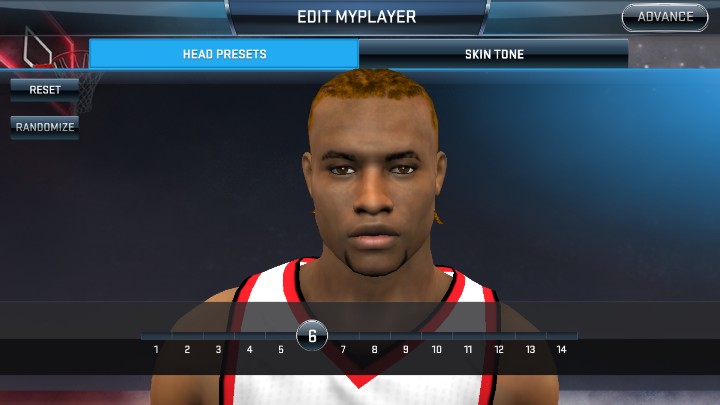Viewport: 720px width, 405px height.
Task: Switch to the Skin Tone tab
Action: pos(494,54)
